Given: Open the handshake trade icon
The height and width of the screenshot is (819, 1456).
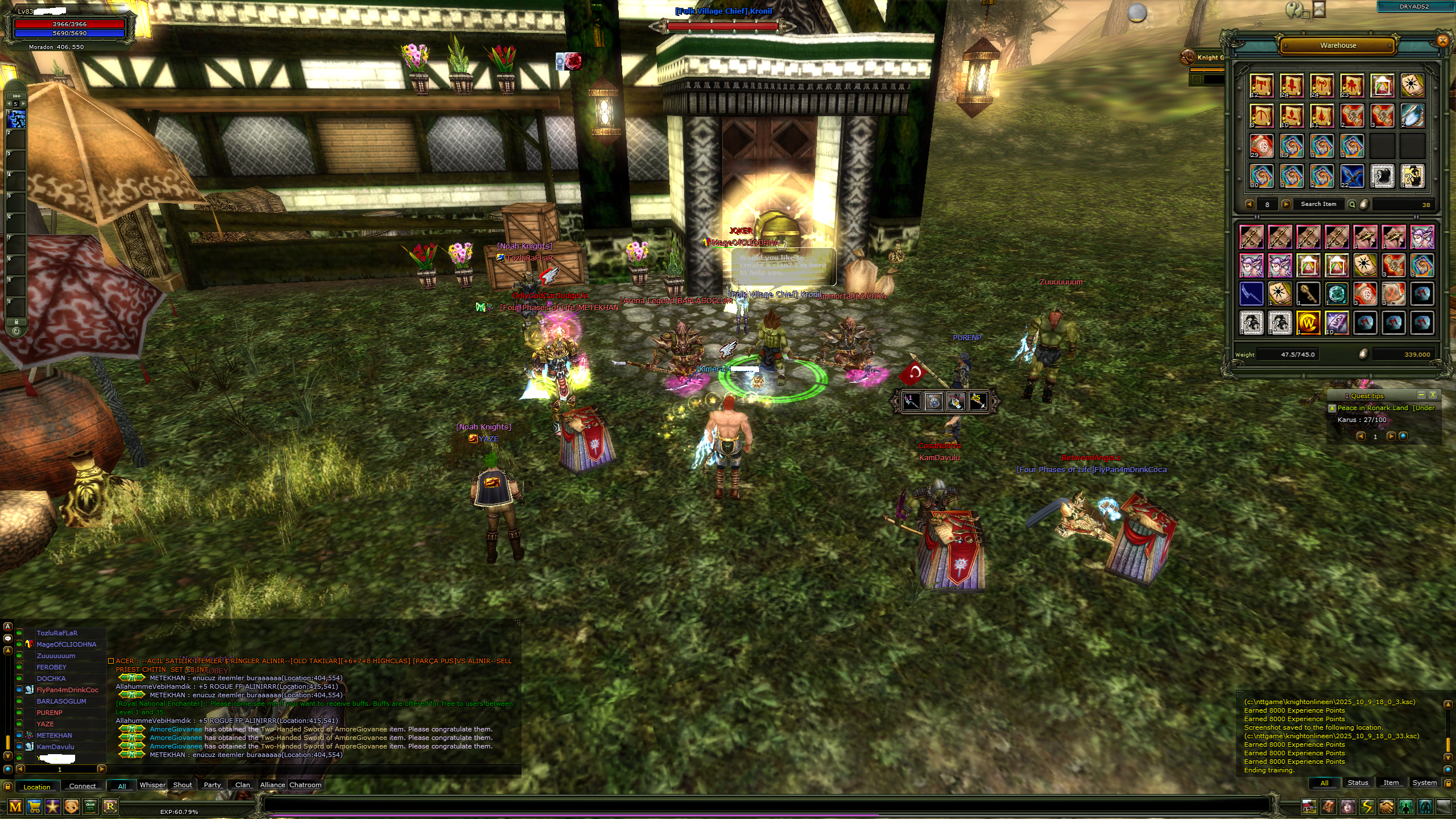Looking at the screenshot, I should [x=1386, y=806].
